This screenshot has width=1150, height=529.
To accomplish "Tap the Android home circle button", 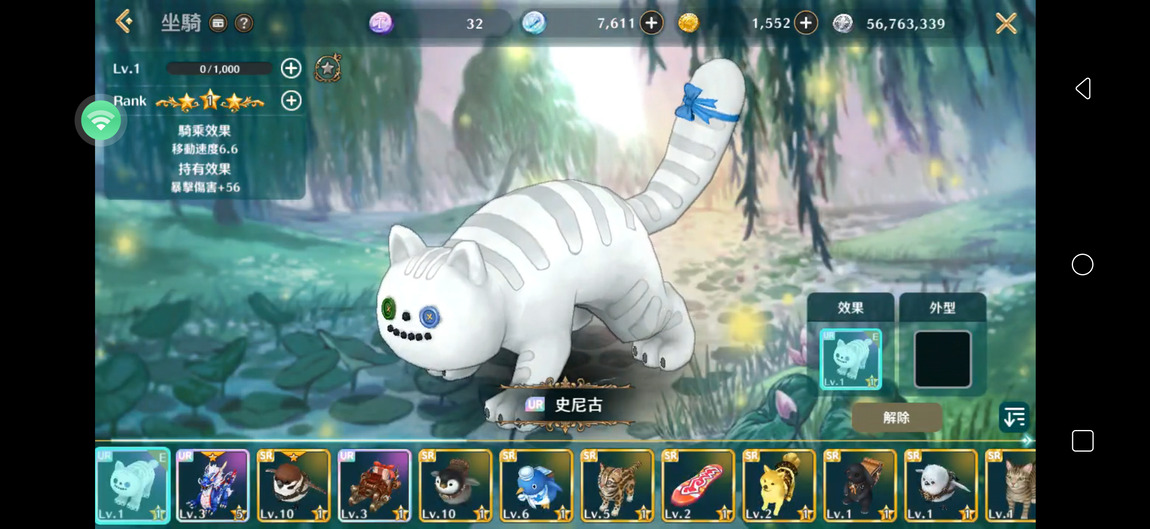I will [1082, 264].
